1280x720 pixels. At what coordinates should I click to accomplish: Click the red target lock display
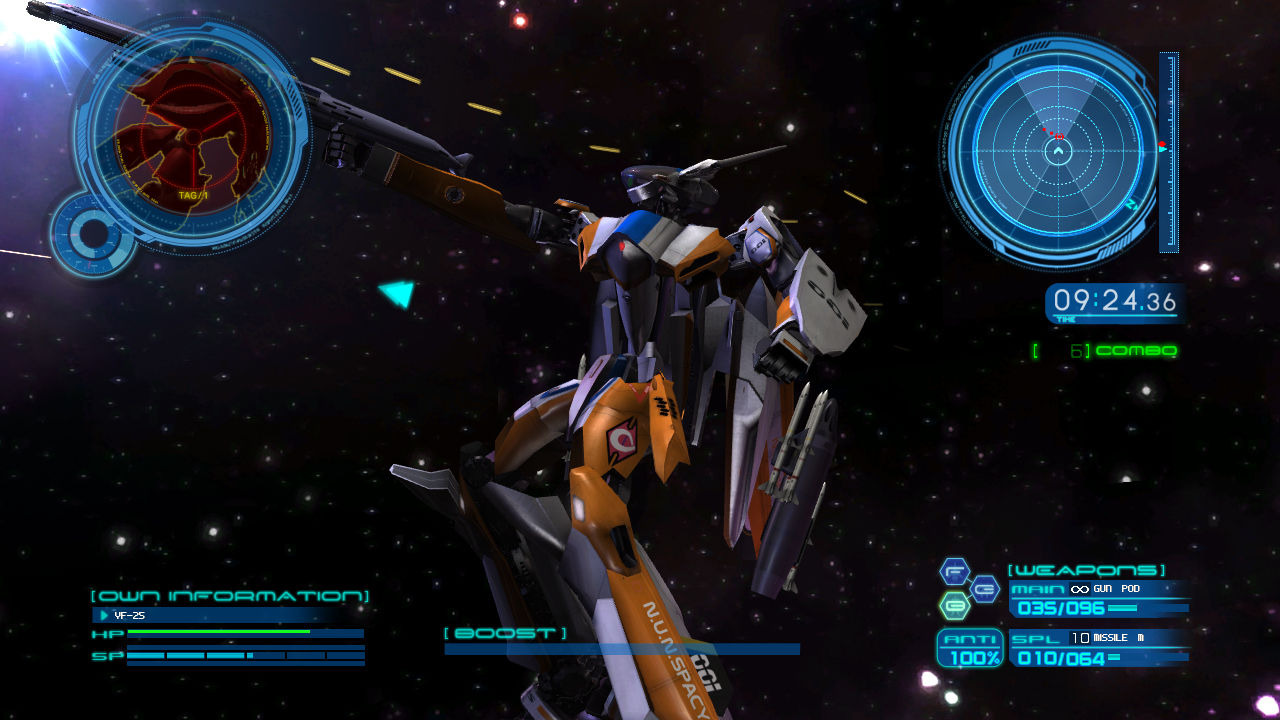(190, 140)
